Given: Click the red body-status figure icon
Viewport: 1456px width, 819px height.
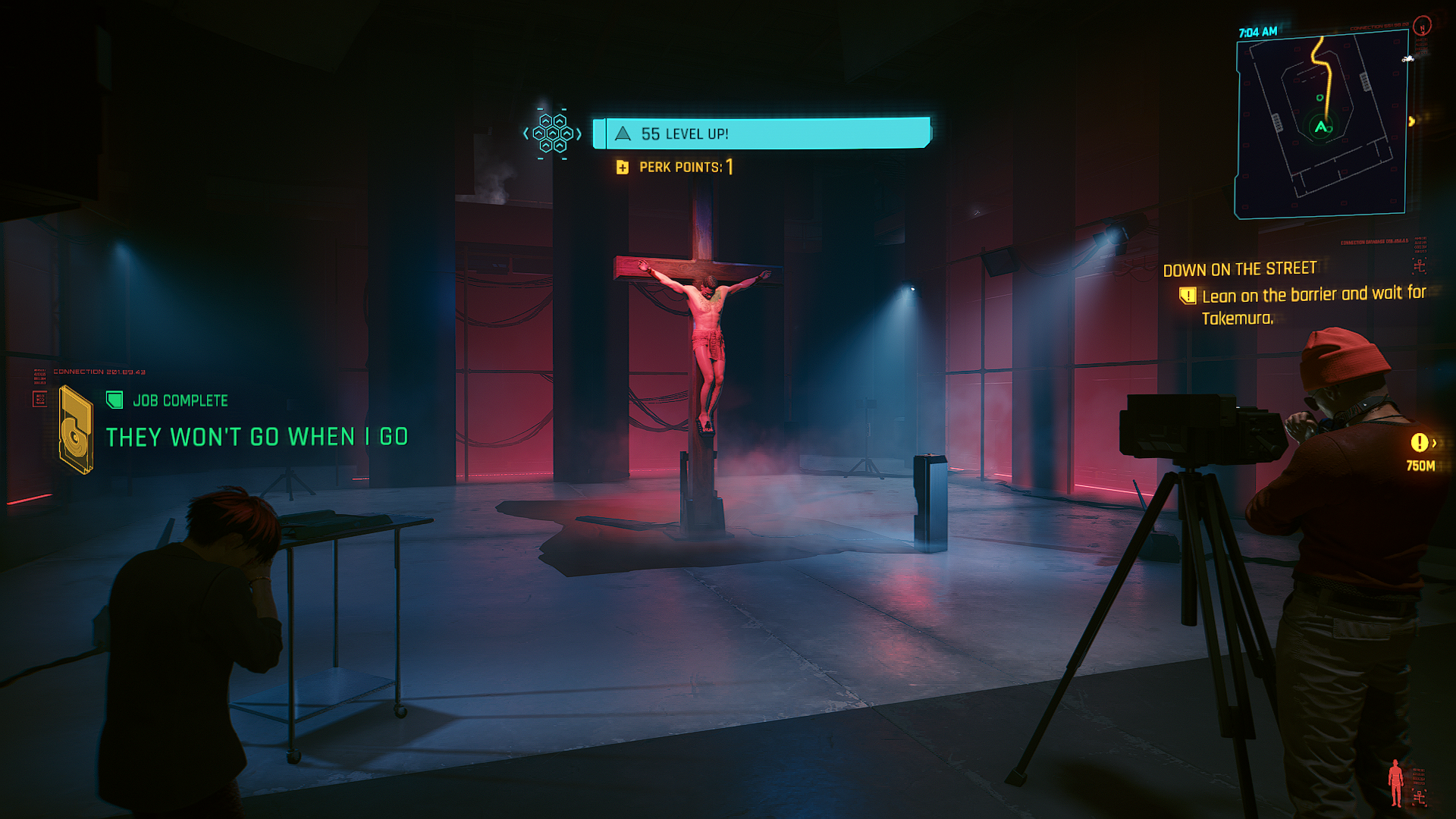Looking at the screenshot, I should point(1395,783).
